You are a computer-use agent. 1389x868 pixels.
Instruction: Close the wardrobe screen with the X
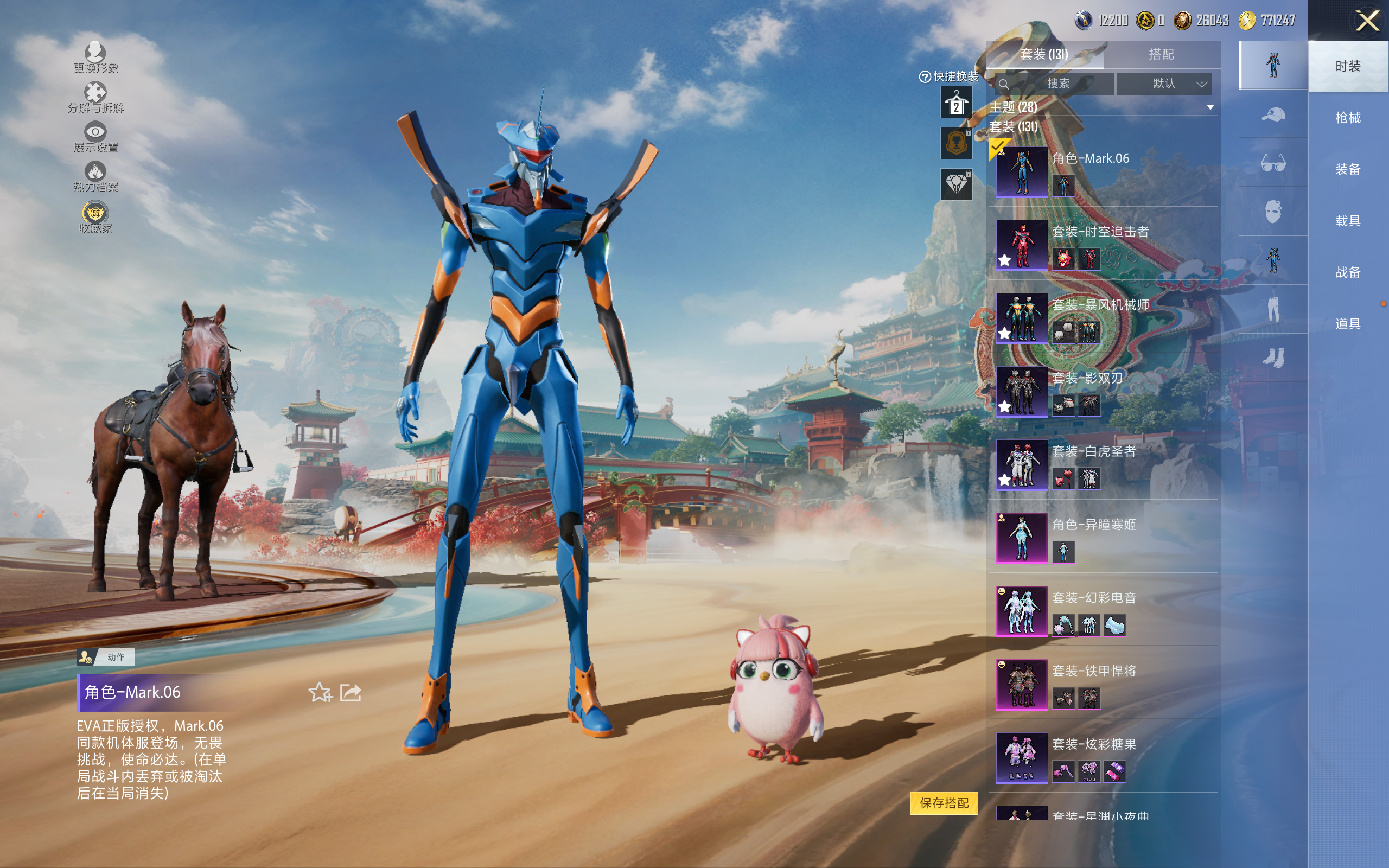point(1367,21)
